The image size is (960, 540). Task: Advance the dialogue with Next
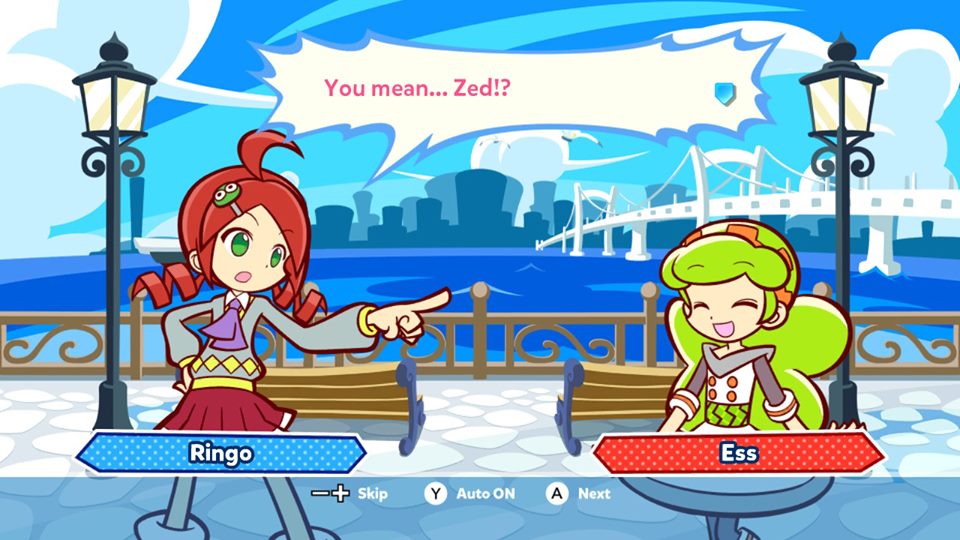[x=579, y=493]
